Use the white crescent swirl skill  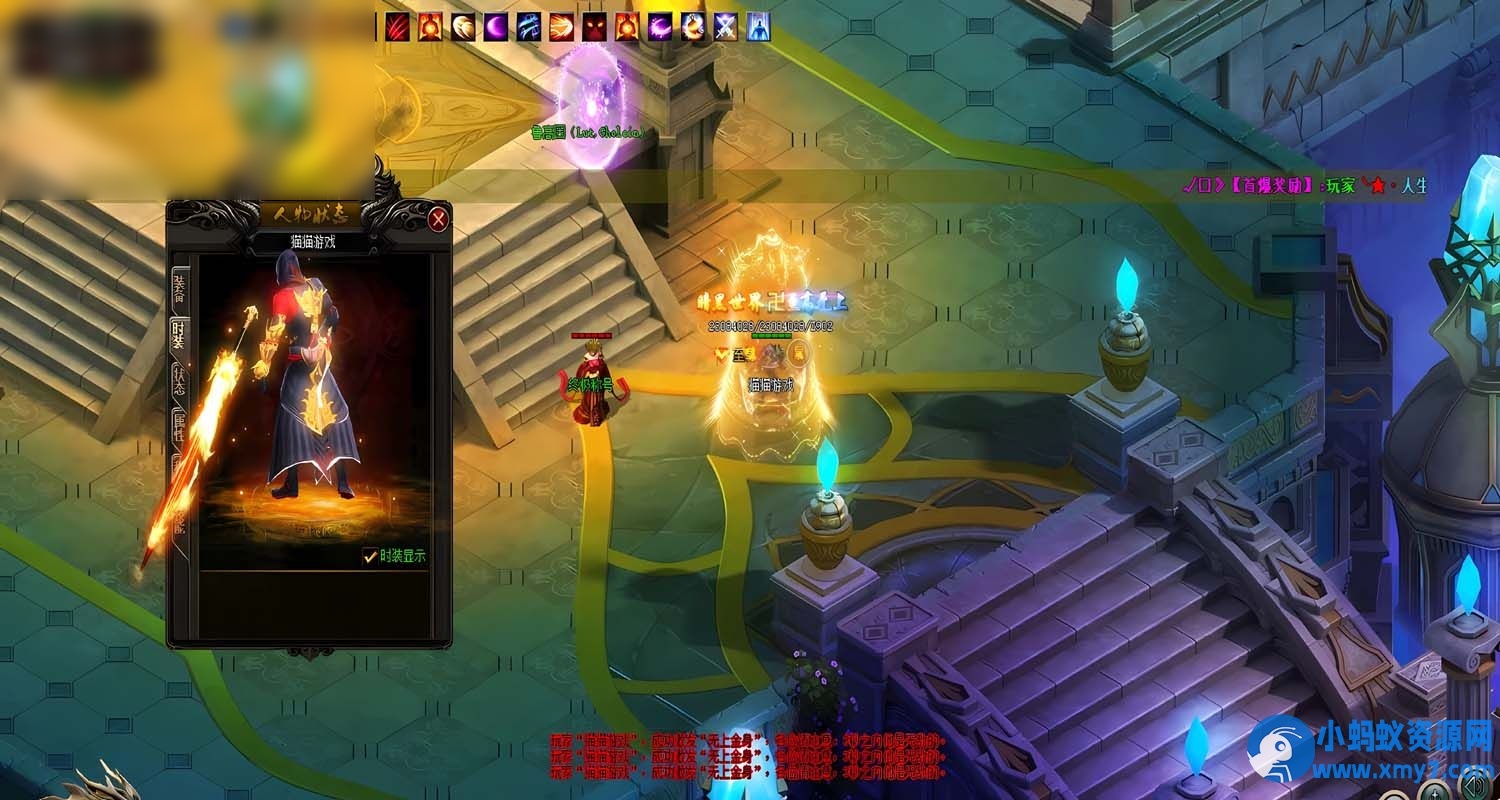click(464, 27)
